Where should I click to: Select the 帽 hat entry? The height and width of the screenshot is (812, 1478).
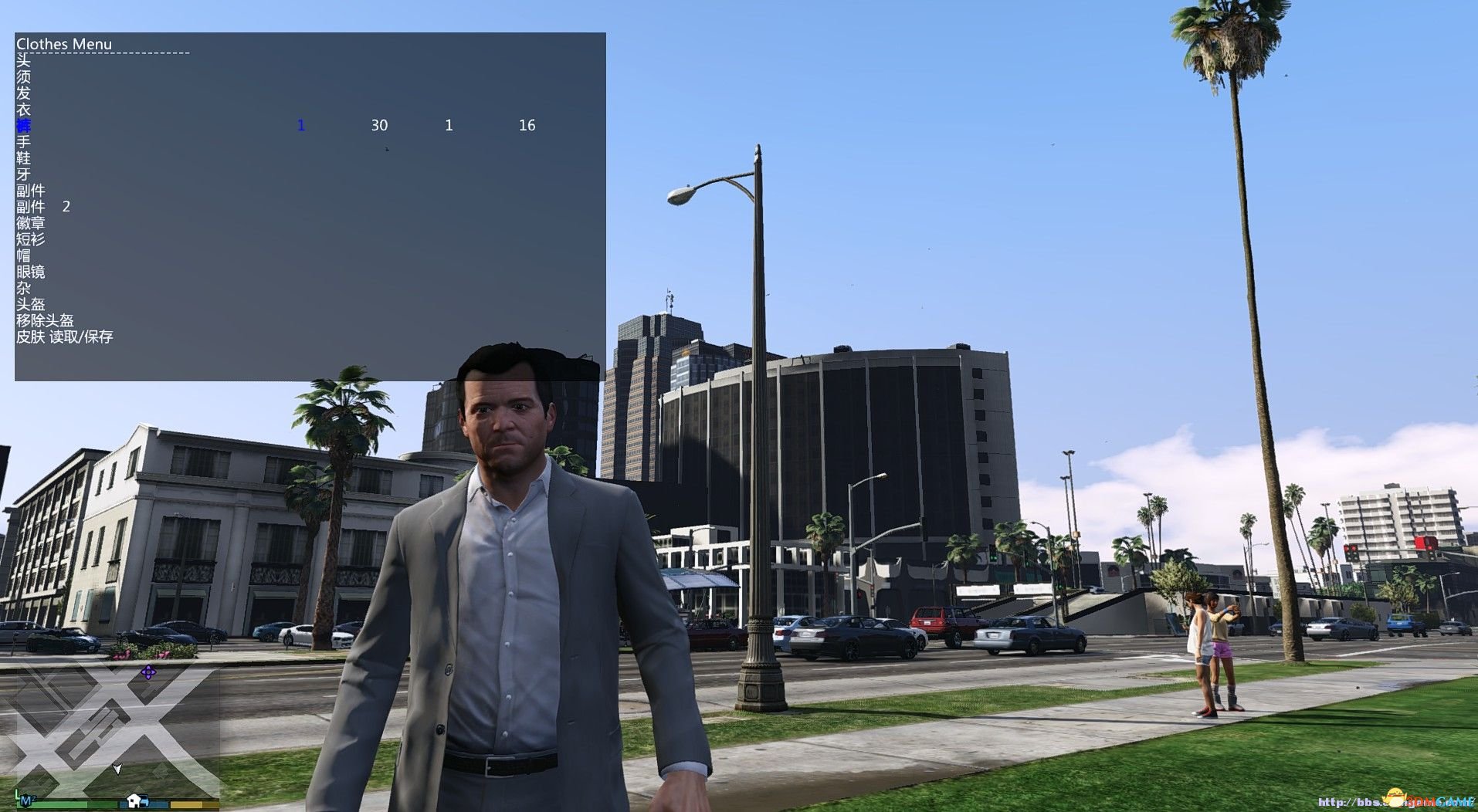(23, 255)
